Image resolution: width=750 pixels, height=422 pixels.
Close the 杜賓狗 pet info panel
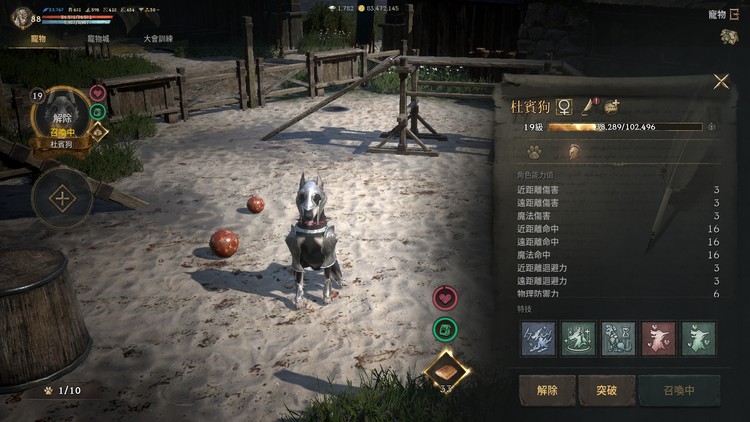pos(721,82)
